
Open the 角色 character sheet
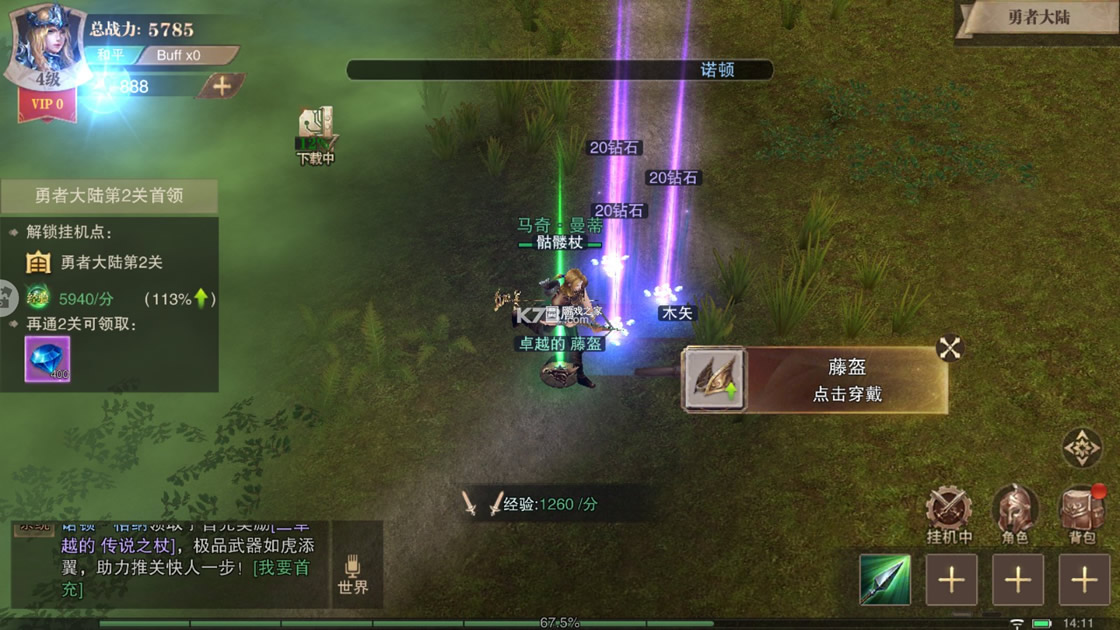(x=1015, y=514)
